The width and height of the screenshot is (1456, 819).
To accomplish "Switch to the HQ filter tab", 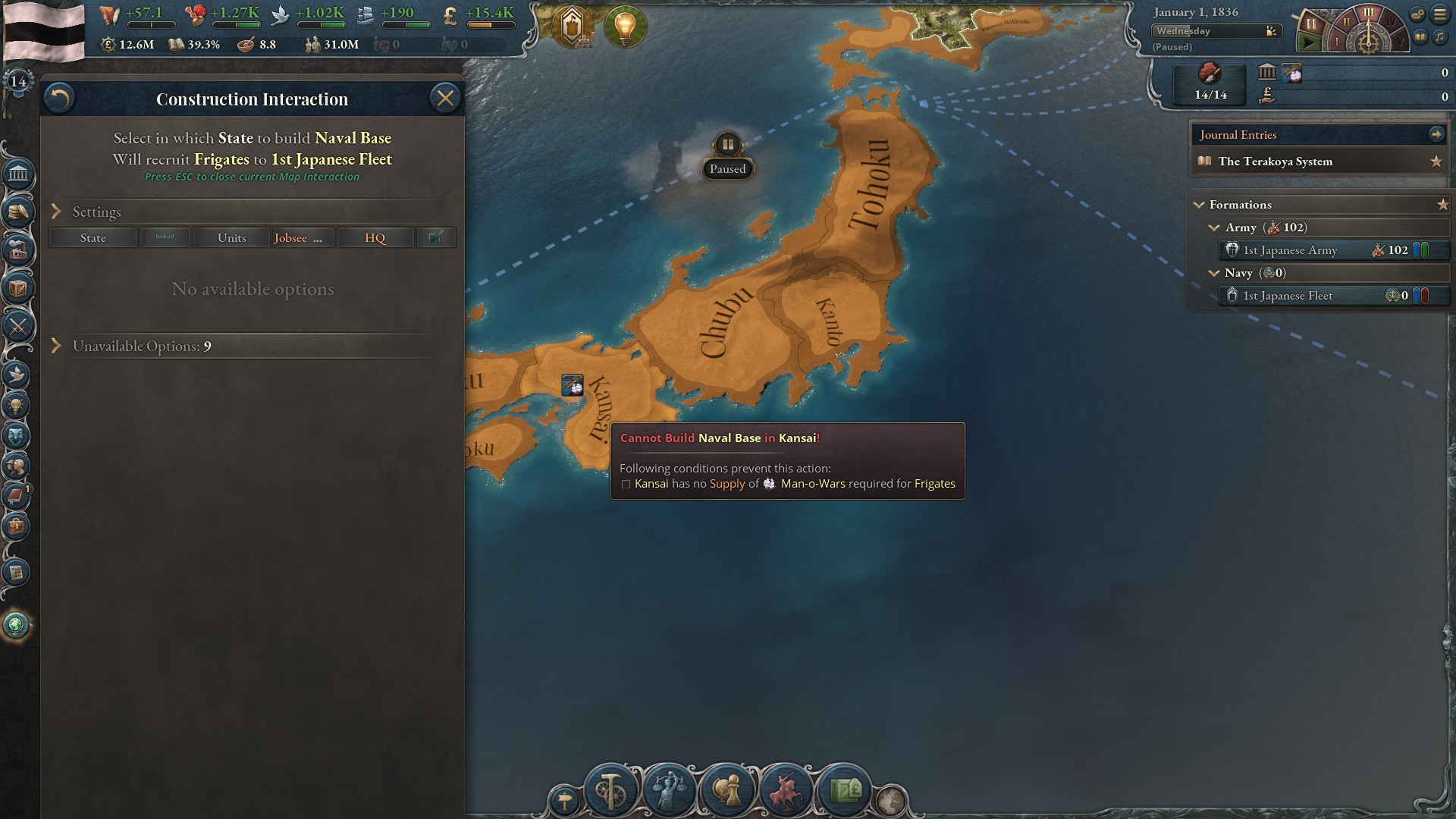I will [x=375, y=237].
